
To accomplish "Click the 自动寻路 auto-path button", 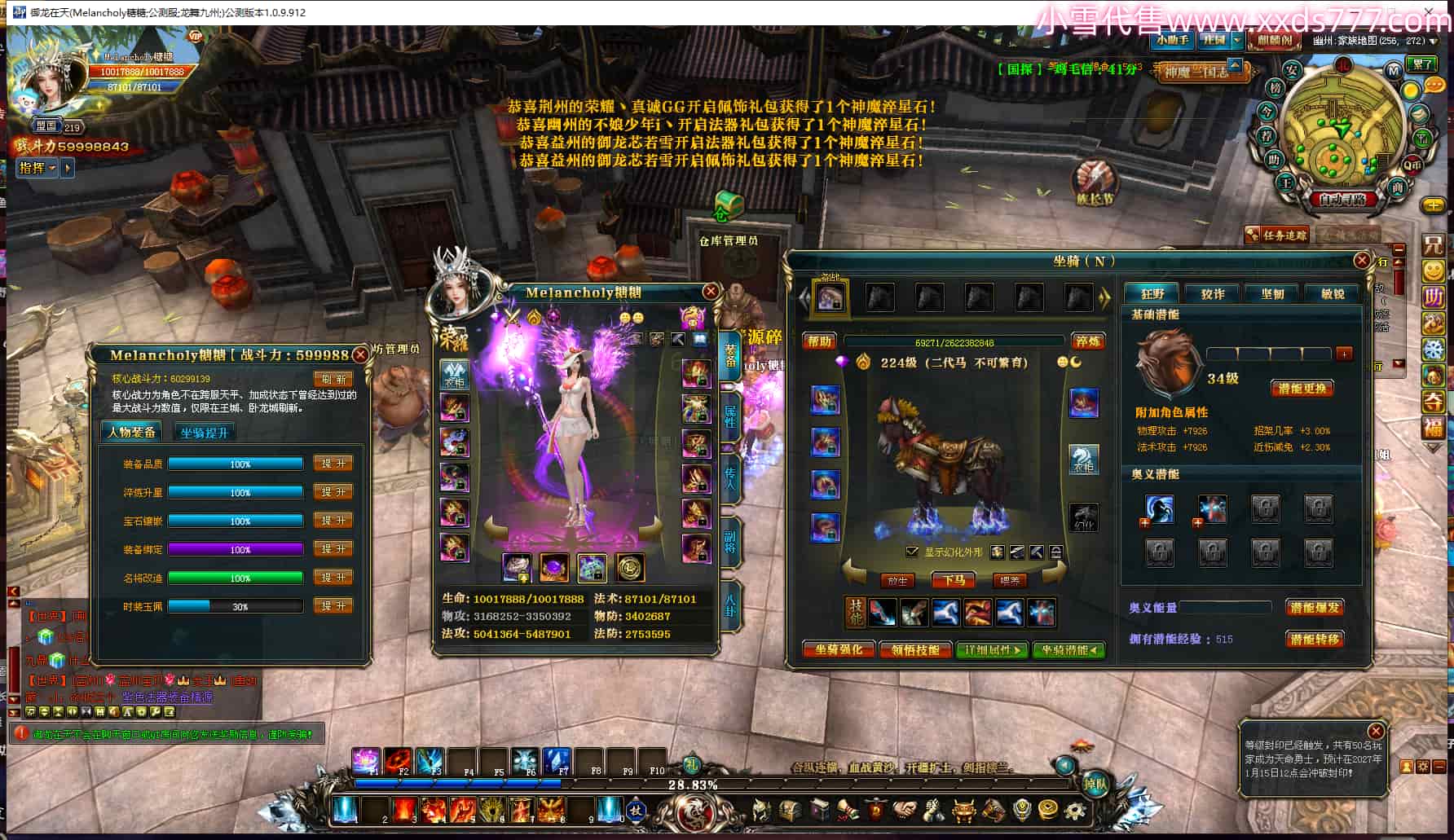I will click(1342, 199).
